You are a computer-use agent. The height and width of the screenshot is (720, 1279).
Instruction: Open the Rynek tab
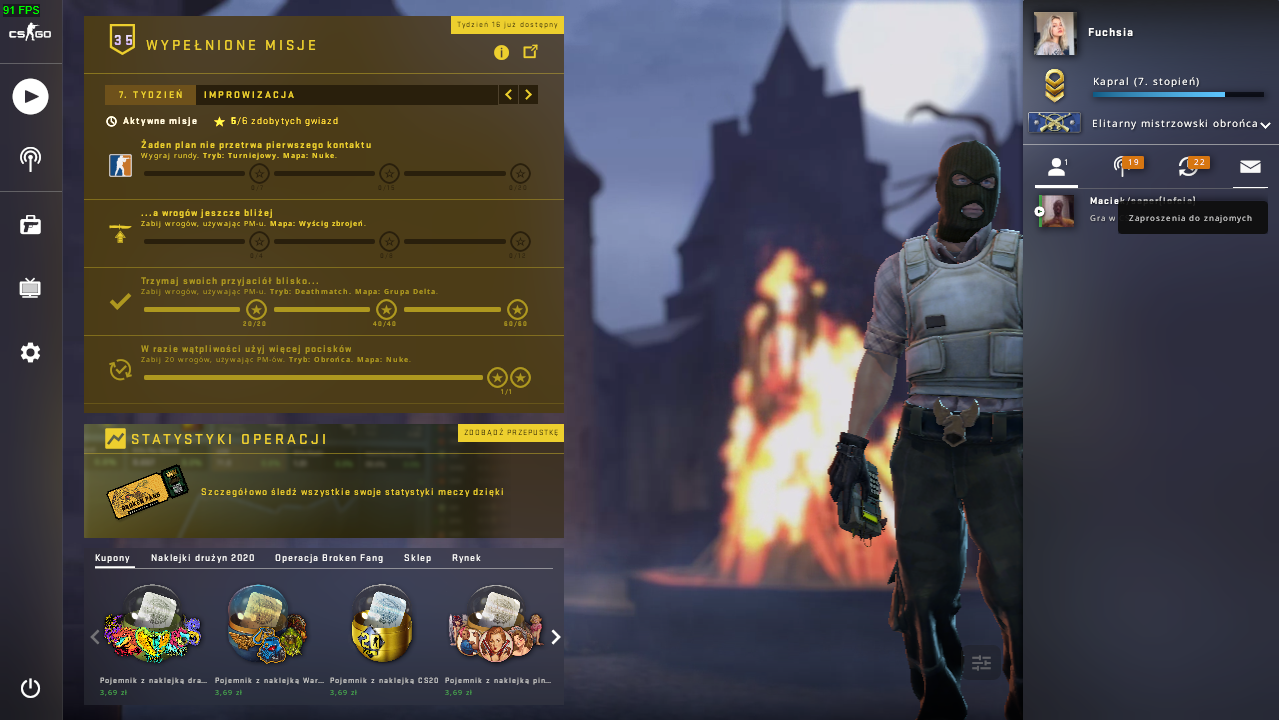[466, 558]
